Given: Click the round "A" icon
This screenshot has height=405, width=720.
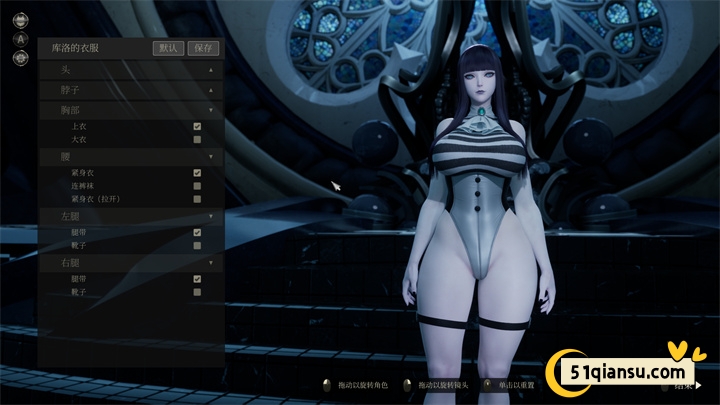Looking at the screenshot, I should pos(20,40).
